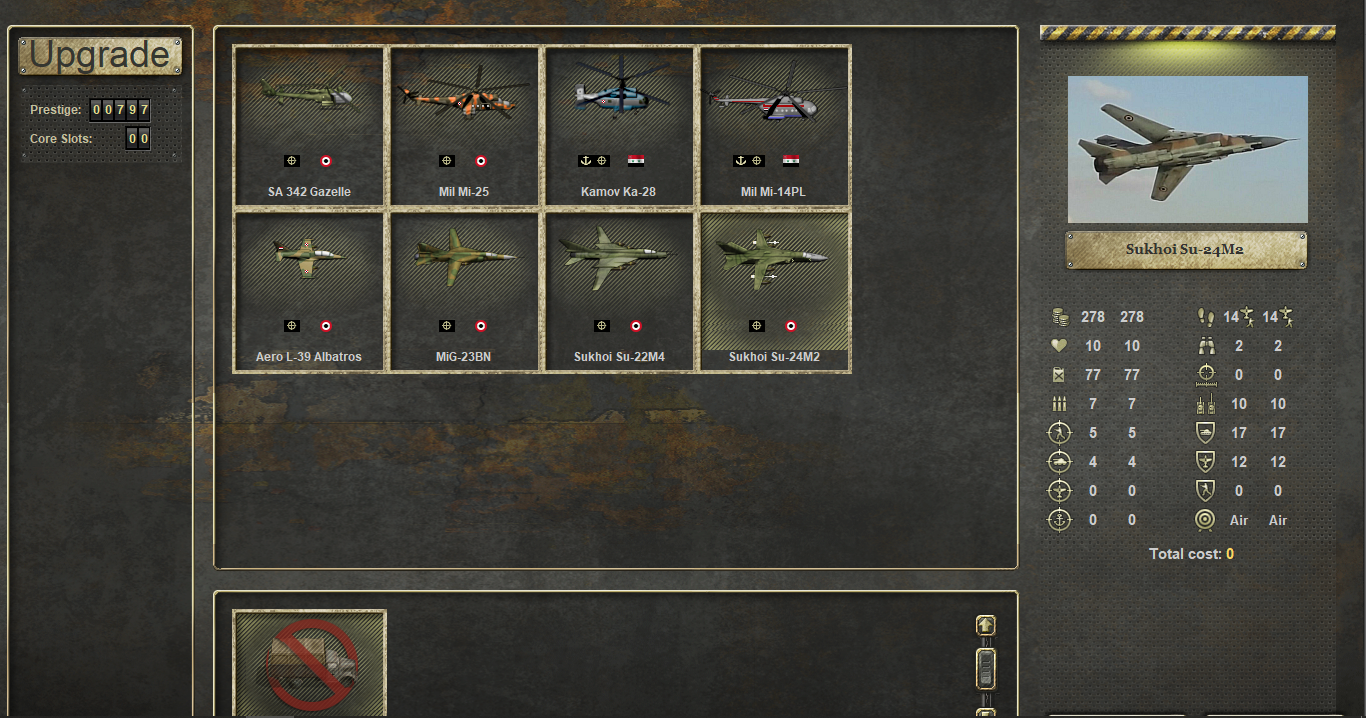Viewport: 1366px width, 718px height.
Task: Click the transport list scroll handle
Action: 986,669
